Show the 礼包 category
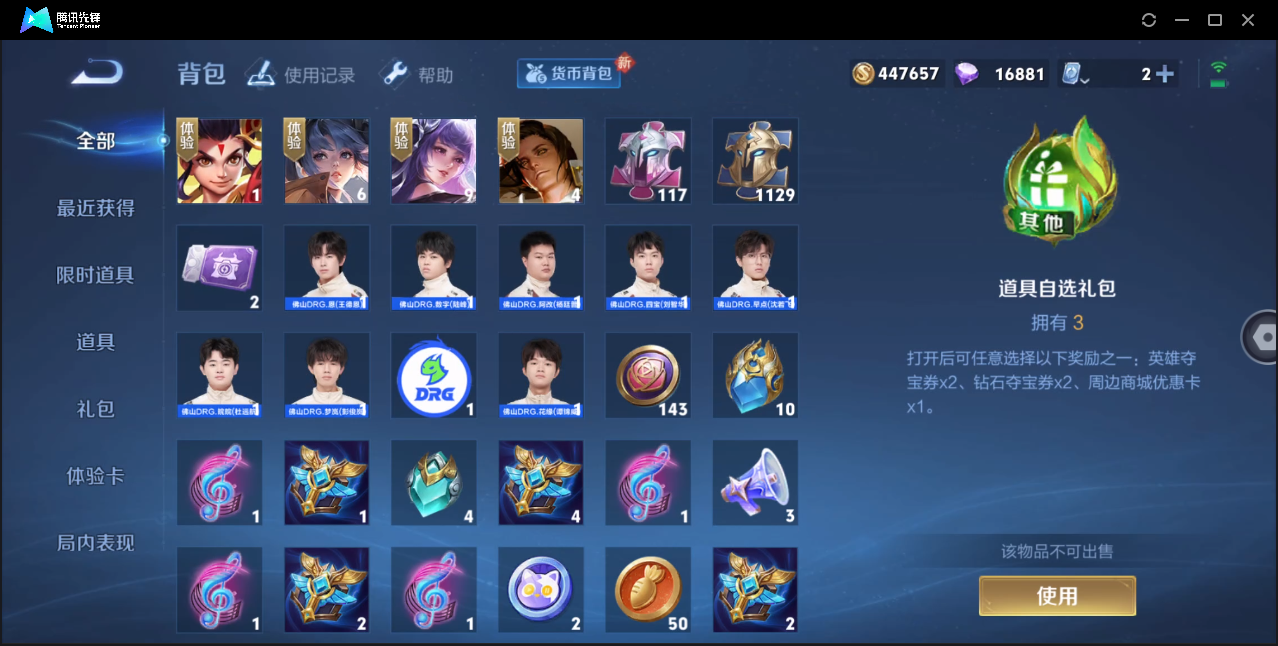This screenshot has width=1278, height=646. tap(95, 409)
